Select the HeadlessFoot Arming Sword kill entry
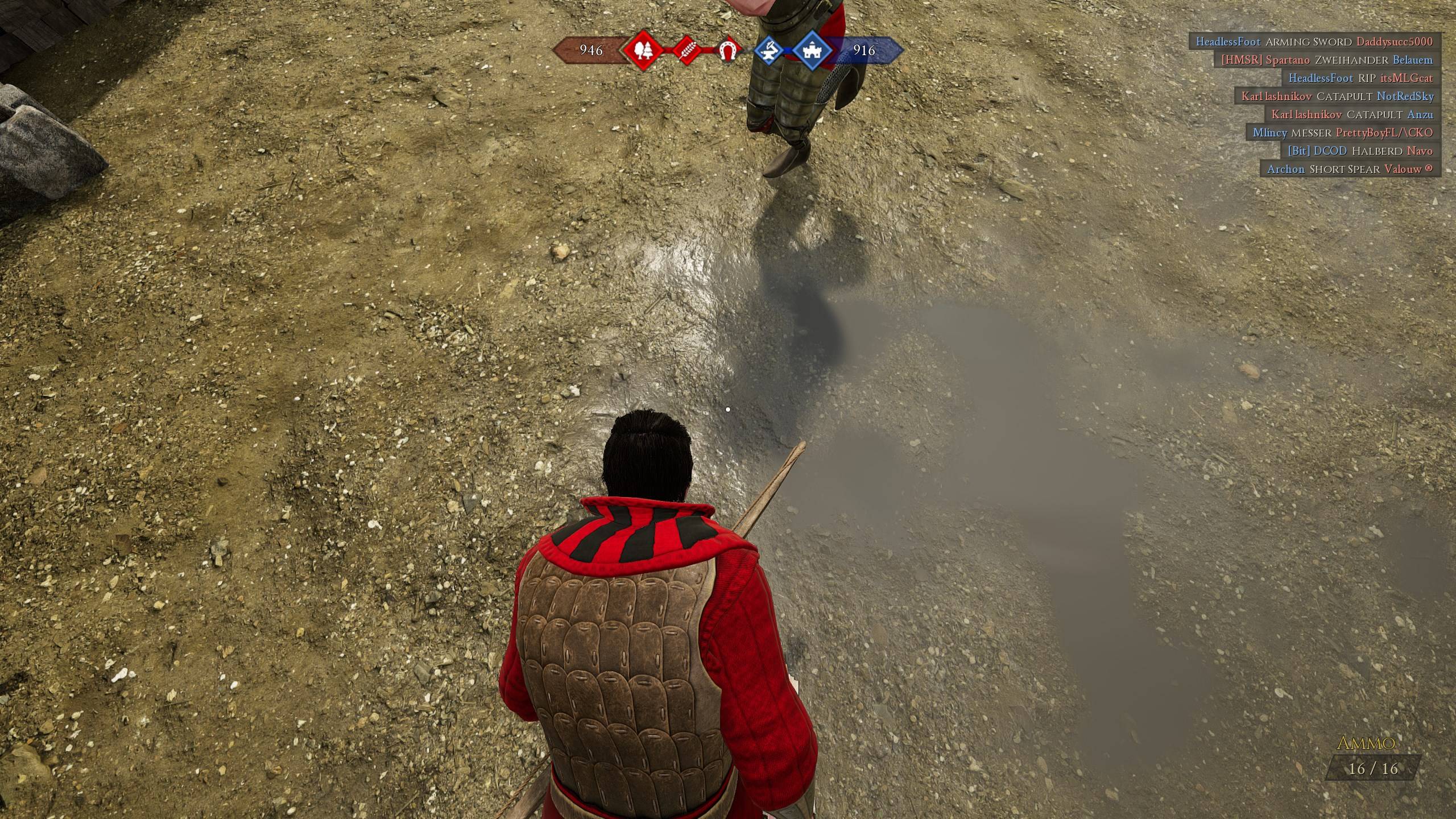The width and height of the screenshot is (1456, 819). point(1314,42)
